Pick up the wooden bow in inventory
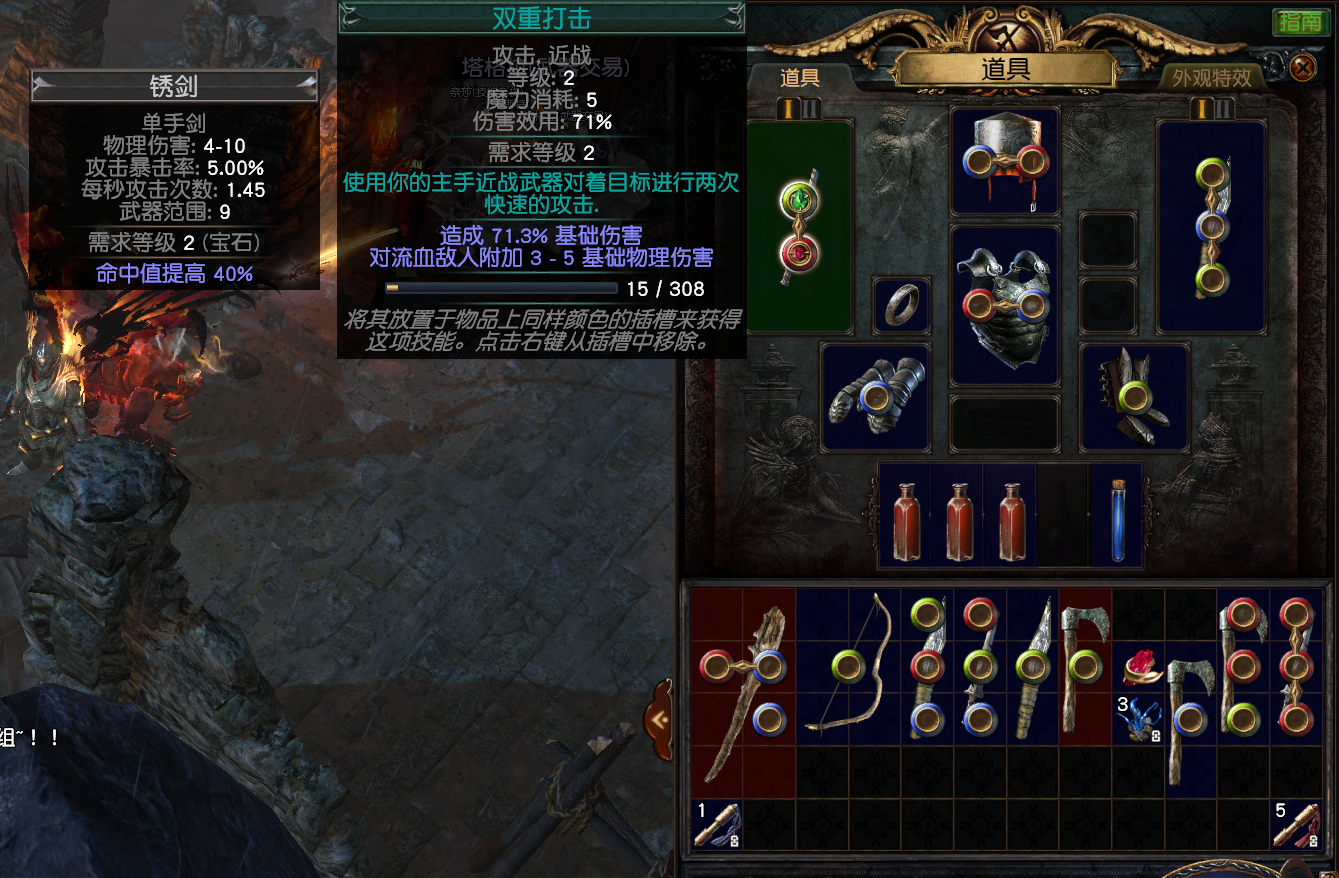Image resolution: width=1339 pixels, height=878 pixels. pos(848,665)
